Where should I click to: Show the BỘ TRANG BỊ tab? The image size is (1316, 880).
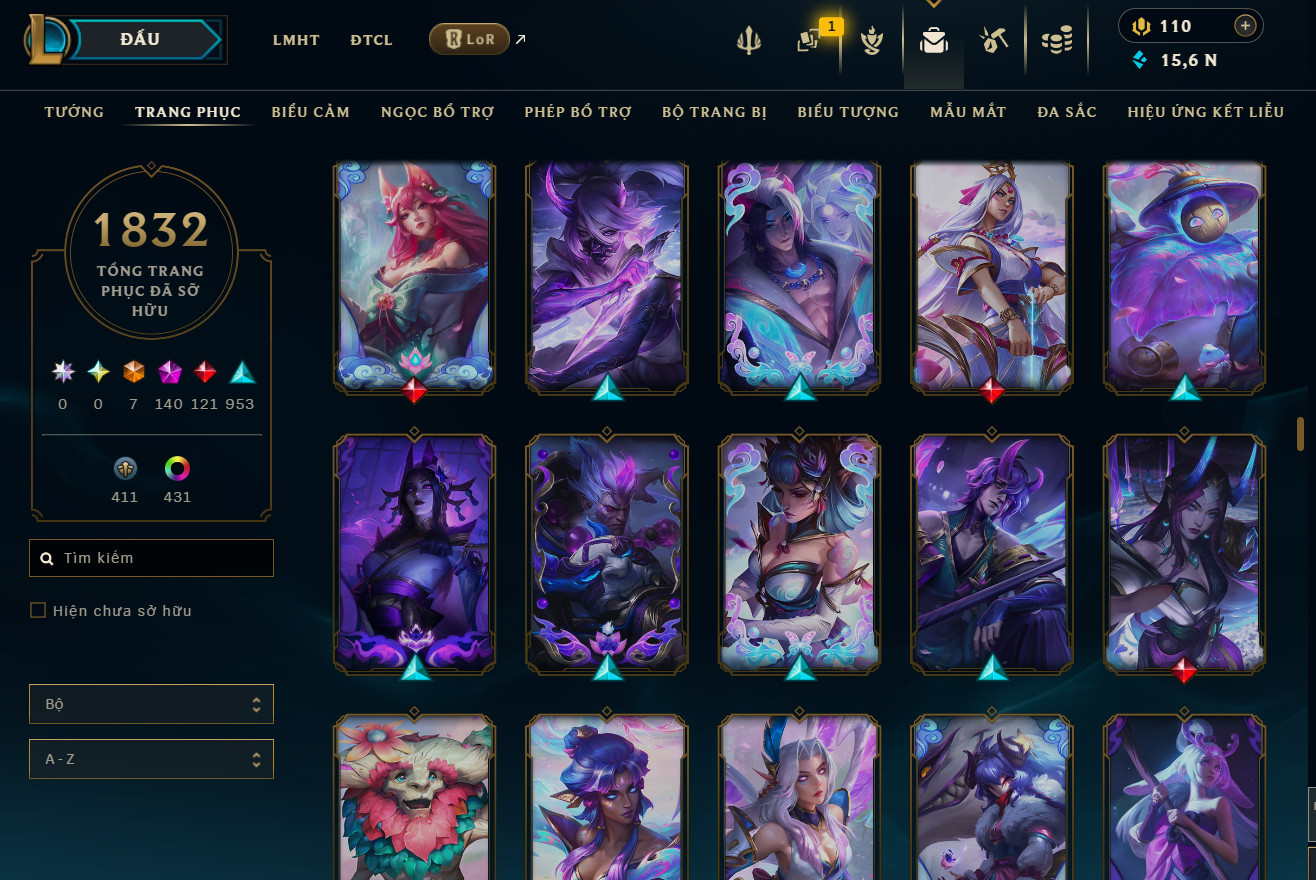714,112
